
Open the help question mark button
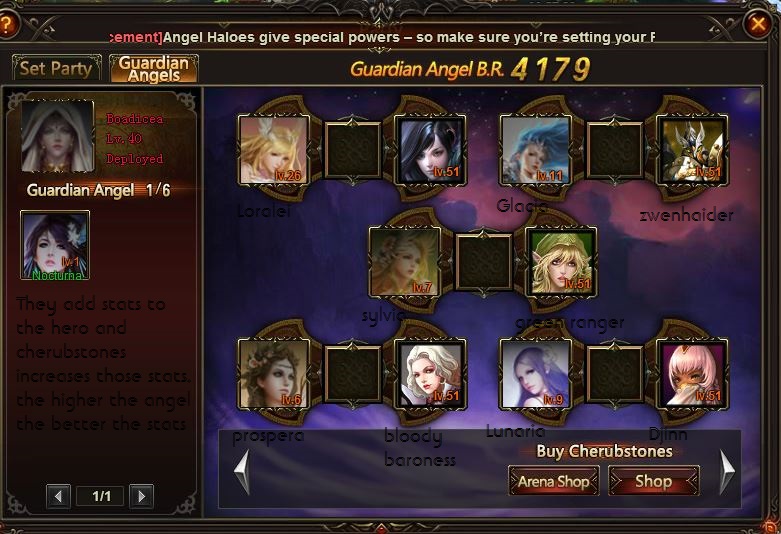coord(8,25)
